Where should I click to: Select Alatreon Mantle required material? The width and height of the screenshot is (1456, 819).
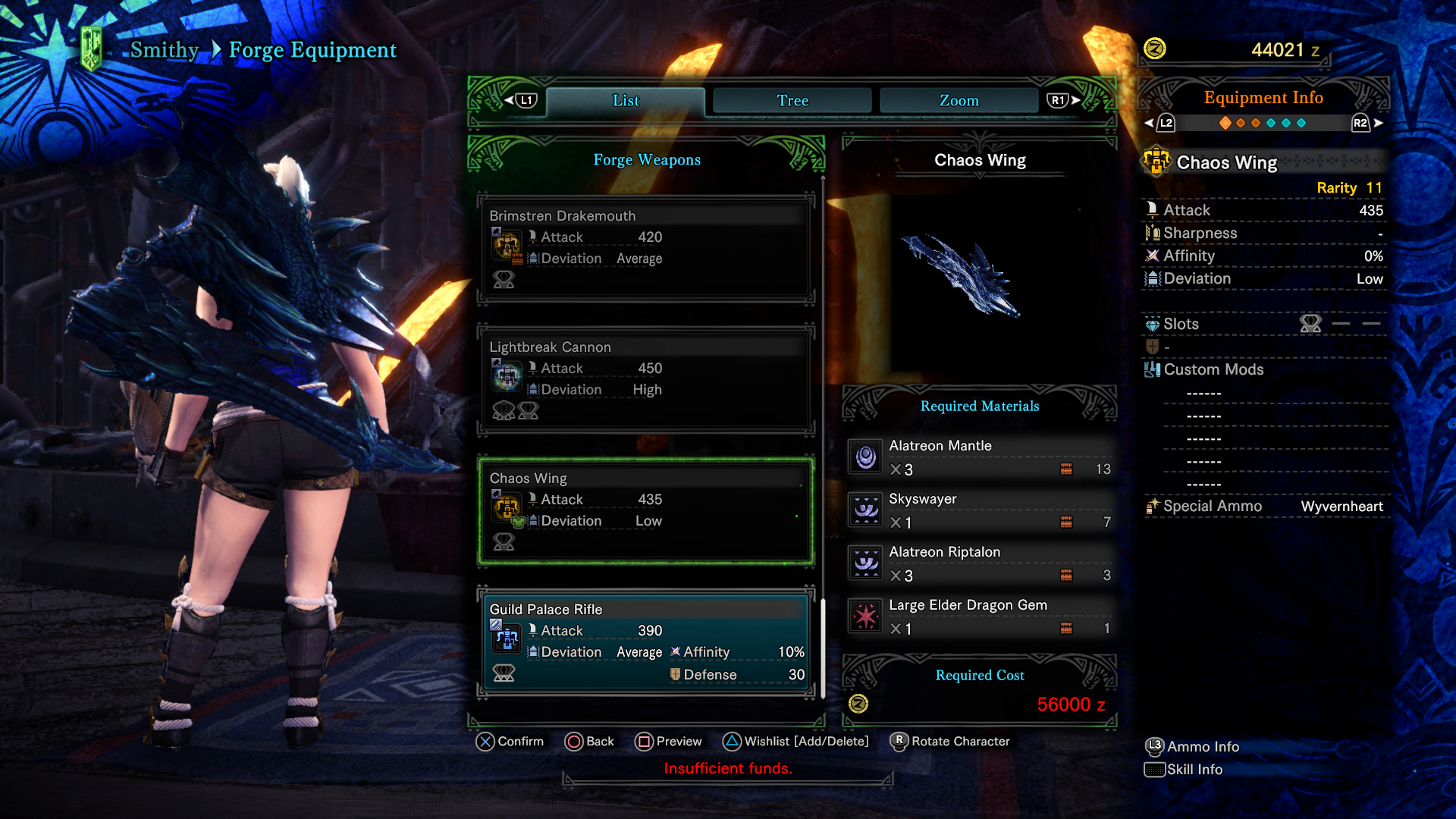pyautogui.click(x=980, y=457)
